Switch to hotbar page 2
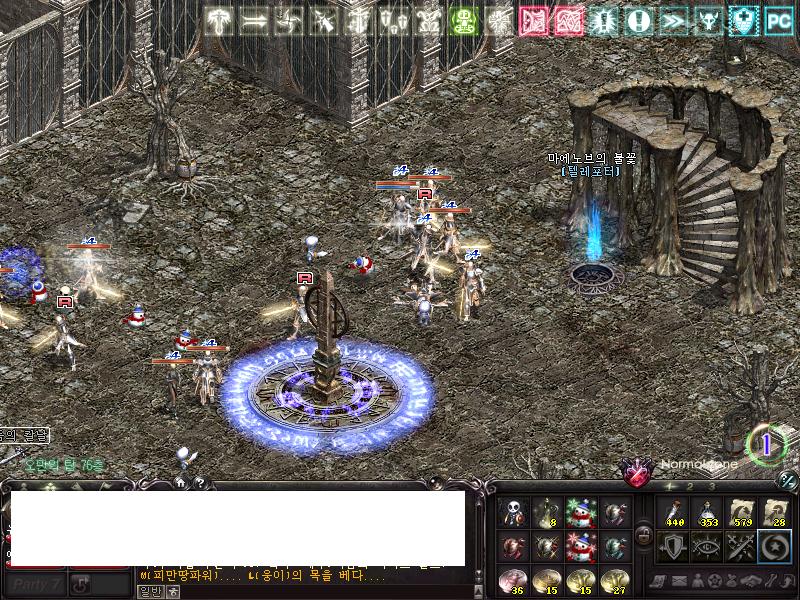 [x=691, y=487]
